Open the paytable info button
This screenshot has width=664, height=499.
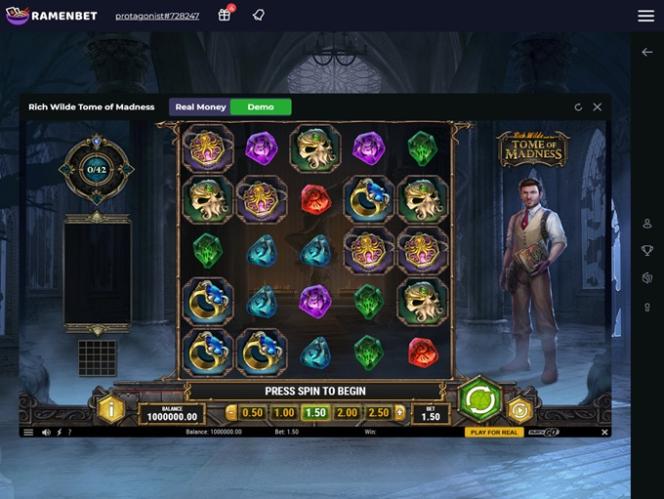(110, 409)
